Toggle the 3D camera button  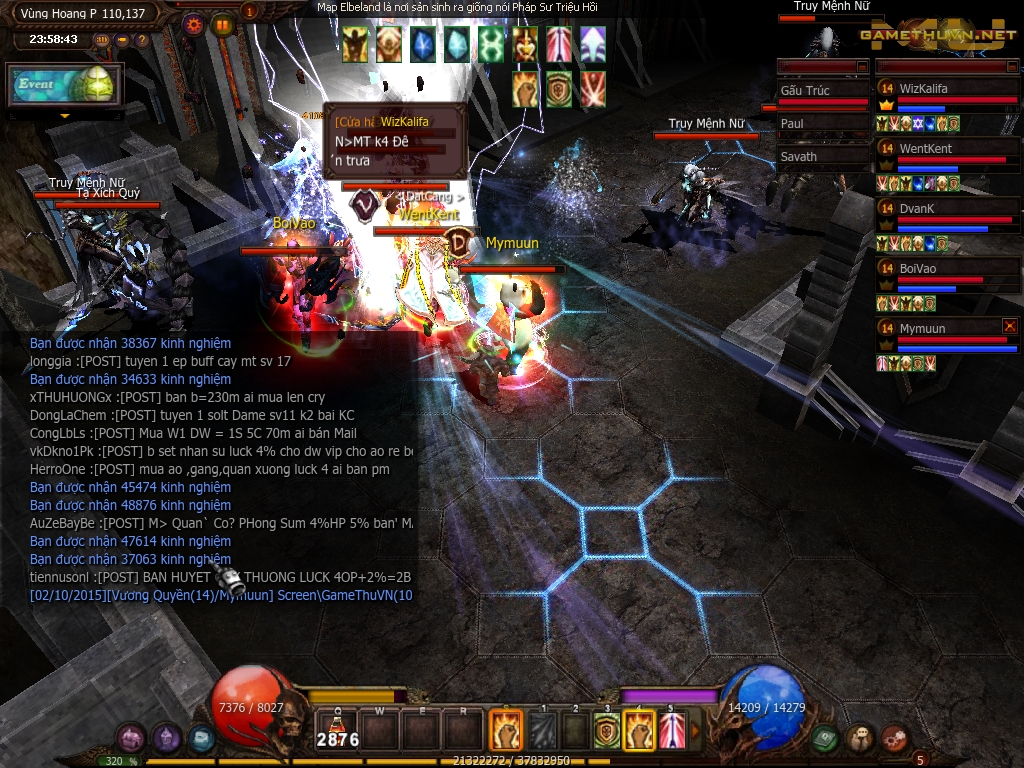coord(102,40)
